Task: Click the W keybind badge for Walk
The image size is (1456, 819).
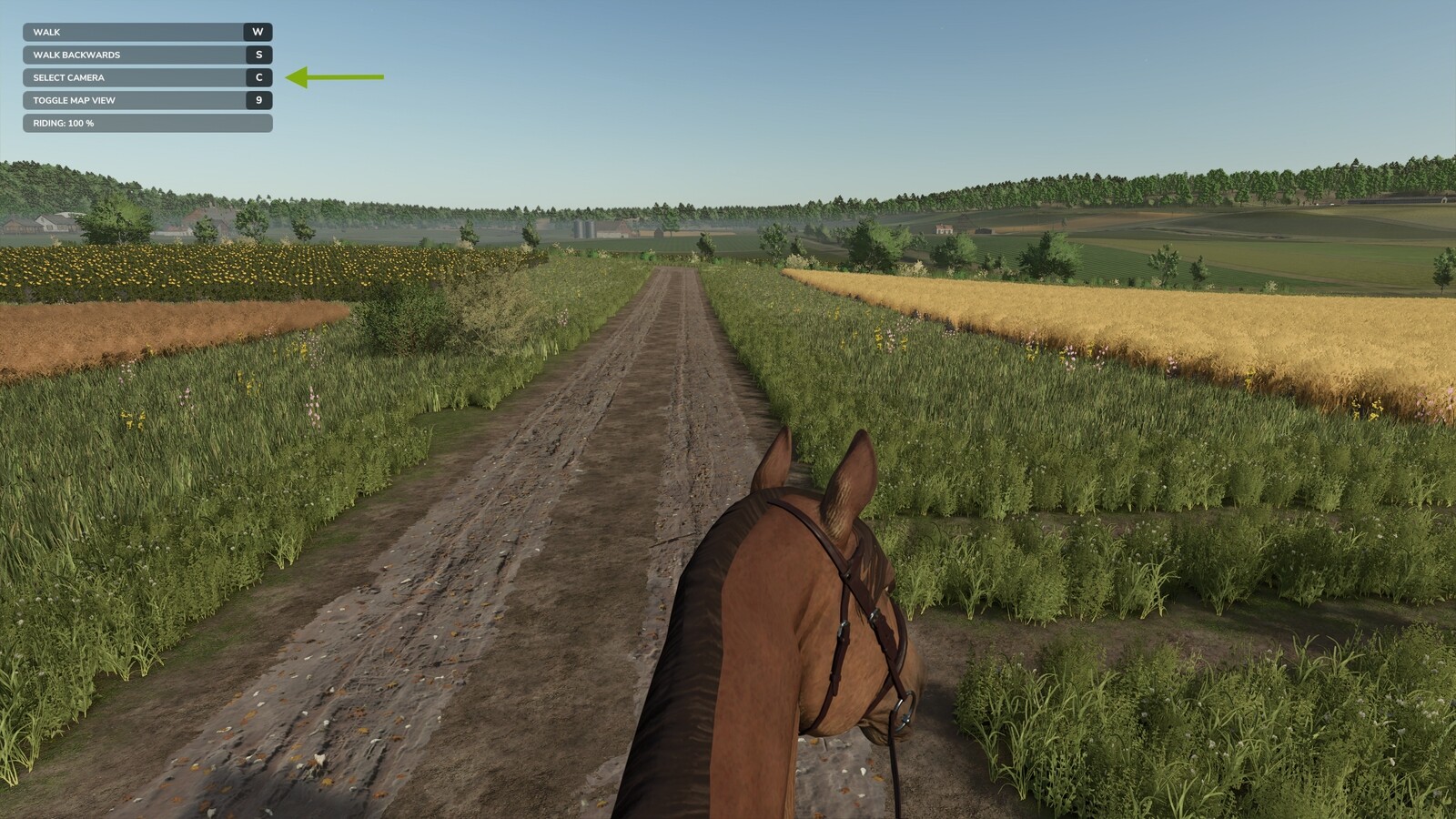Action: [259, 31]
